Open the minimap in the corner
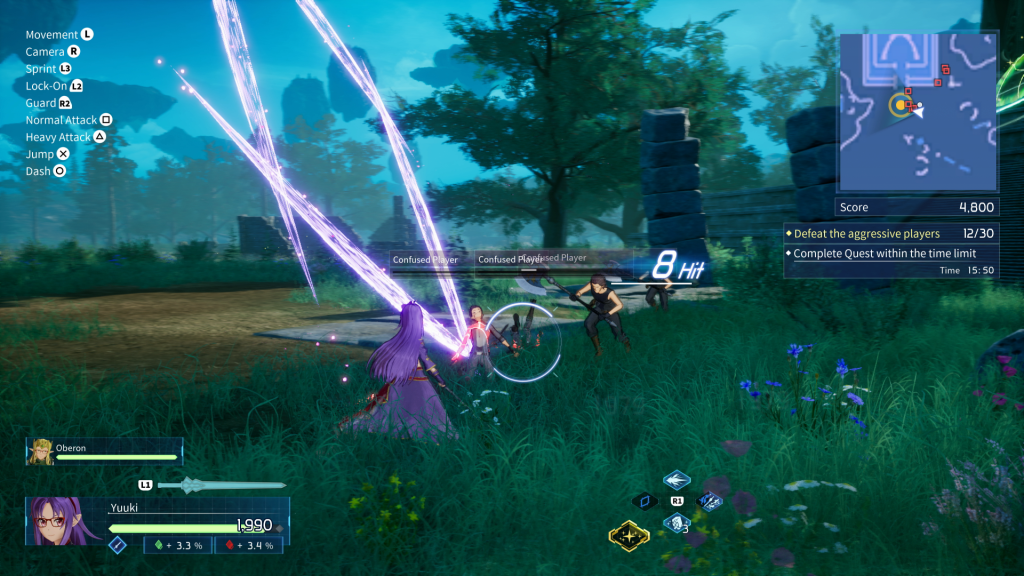Viewport: 1024px width, 576px height. click(x=917, y=111)
